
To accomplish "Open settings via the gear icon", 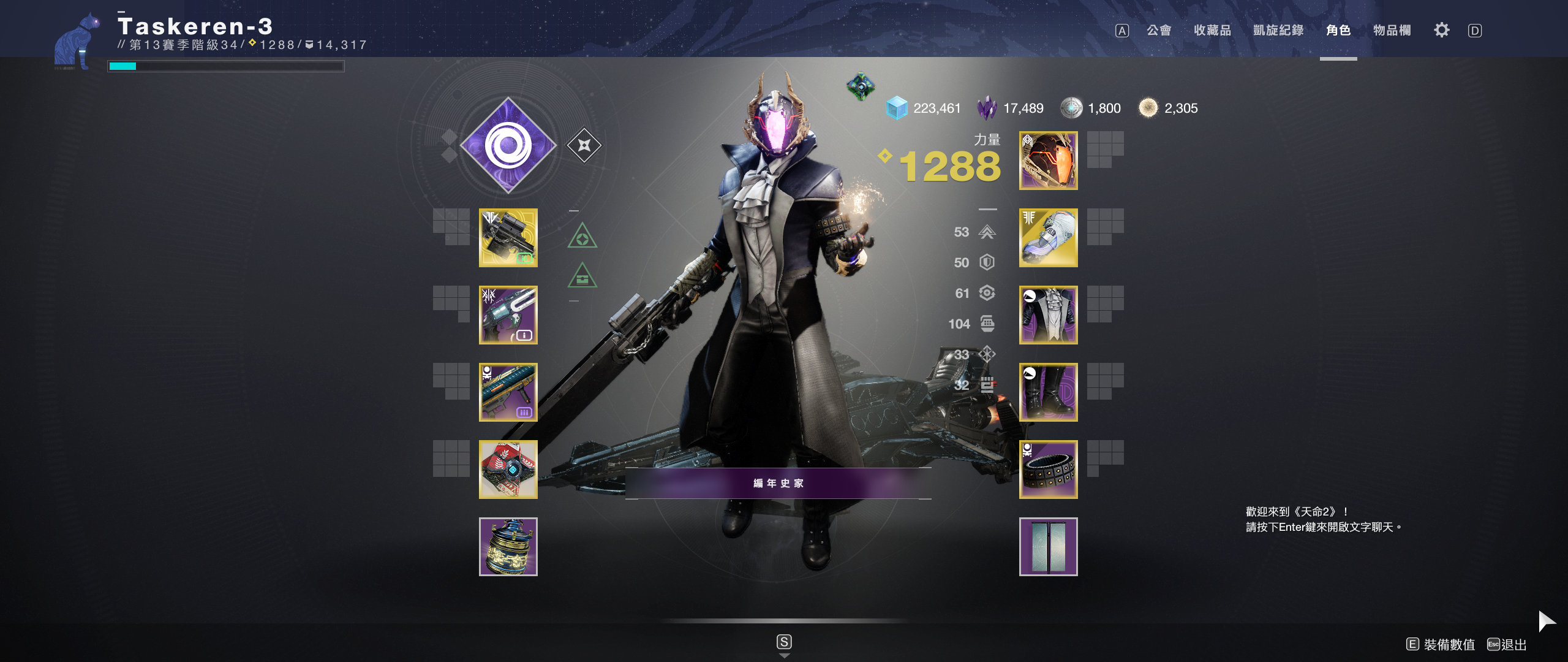I will tap(1442, 31).
